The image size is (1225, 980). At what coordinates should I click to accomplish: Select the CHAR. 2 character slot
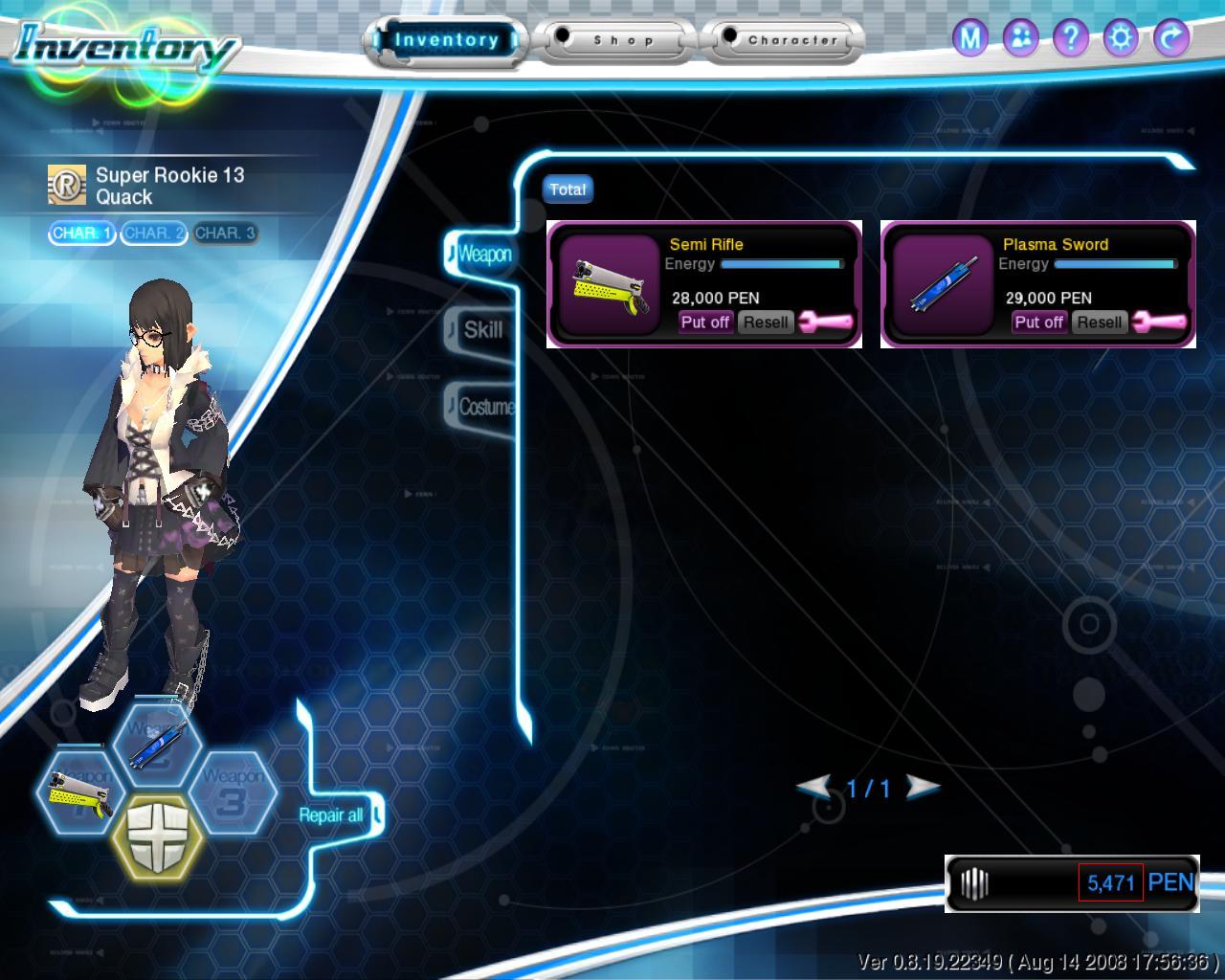153,234
